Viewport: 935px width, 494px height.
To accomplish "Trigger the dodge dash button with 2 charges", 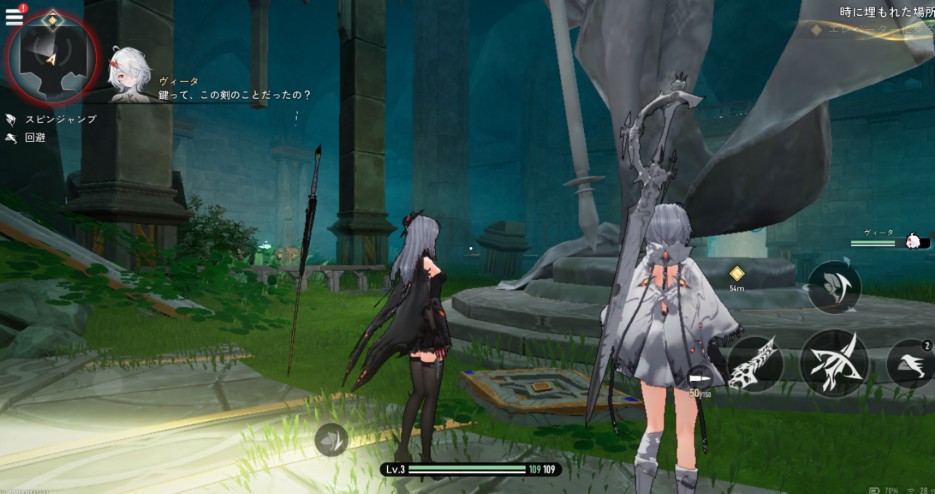I will click(x=909, y=363).
